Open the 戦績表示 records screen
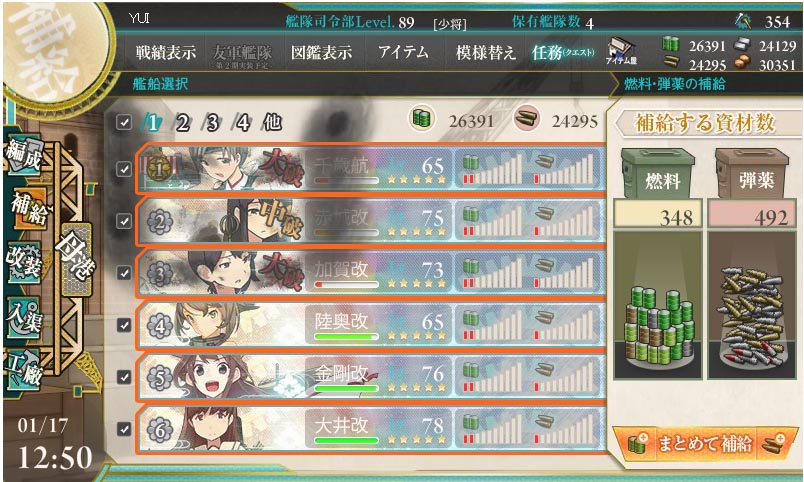 pyautogui.click(x=165, y=53)
